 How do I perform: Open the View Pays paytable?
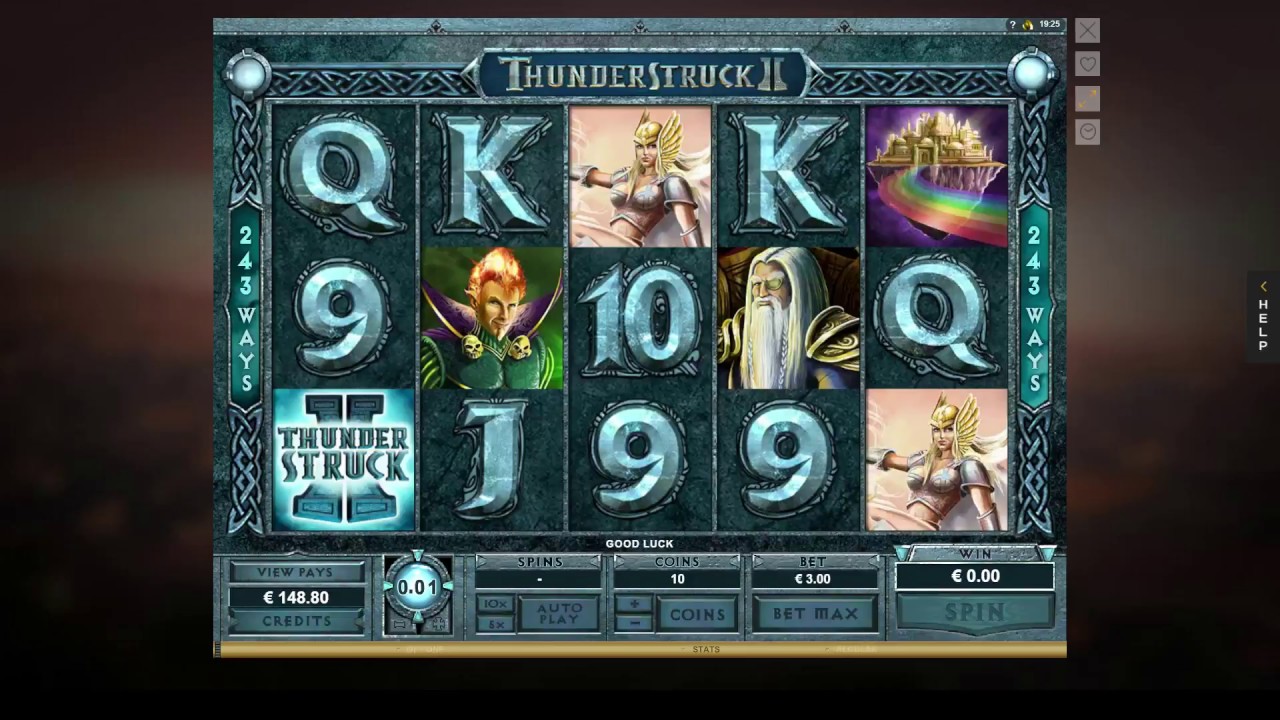tap(296, 573)
